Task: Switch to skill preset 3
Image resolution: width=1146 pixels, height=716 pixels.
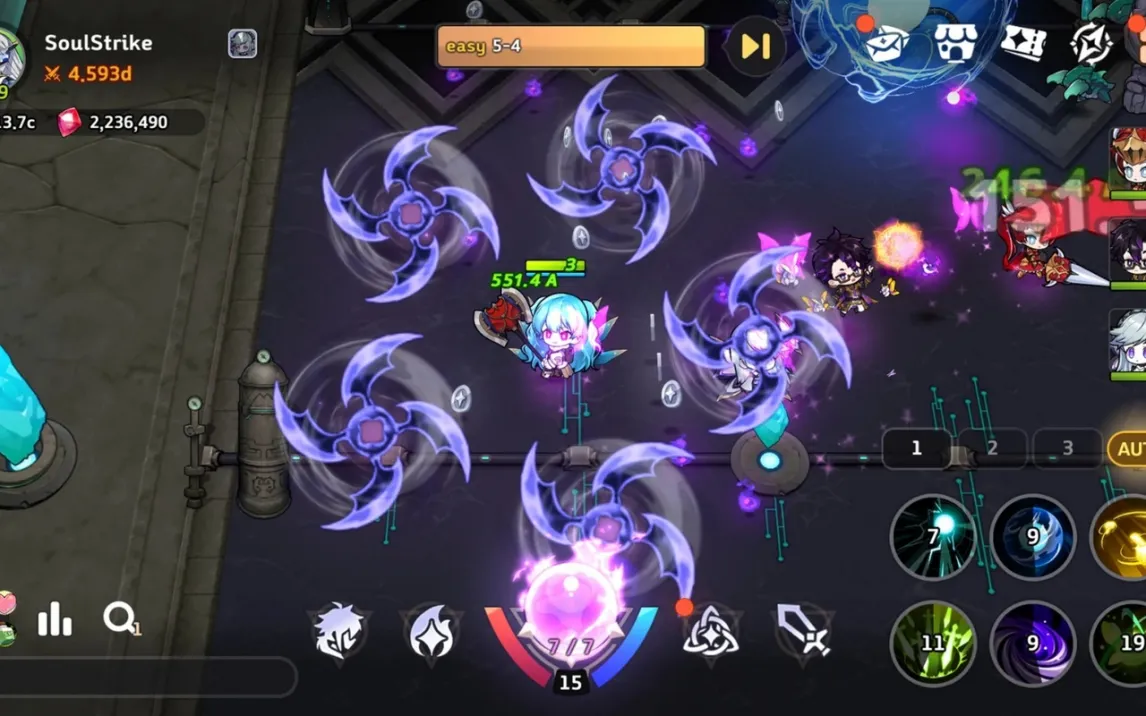Action: 1067,449
